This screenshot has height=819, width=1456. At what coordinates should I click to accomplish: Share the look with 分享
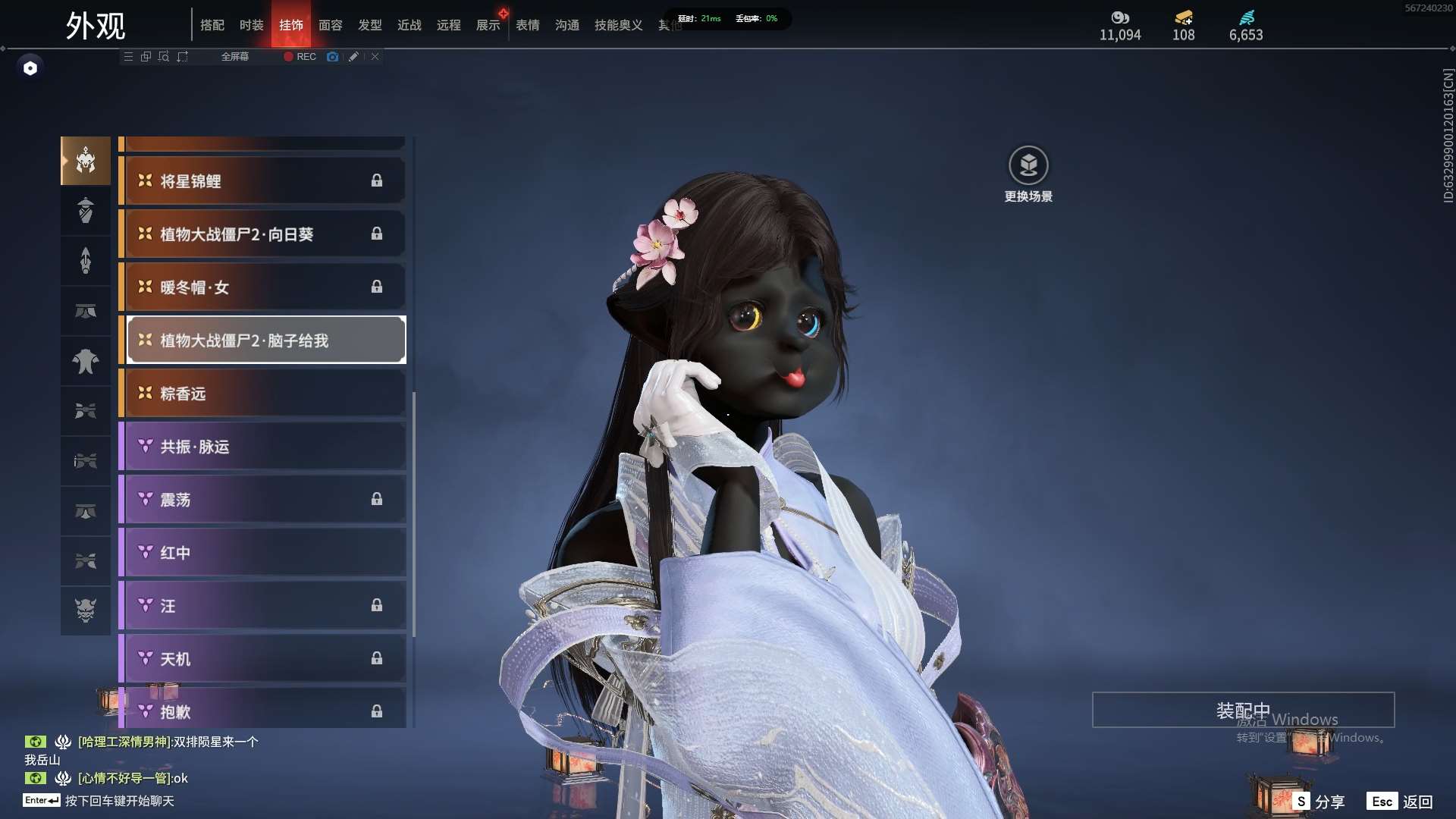pyautogui.click(x=1319, y=802)
